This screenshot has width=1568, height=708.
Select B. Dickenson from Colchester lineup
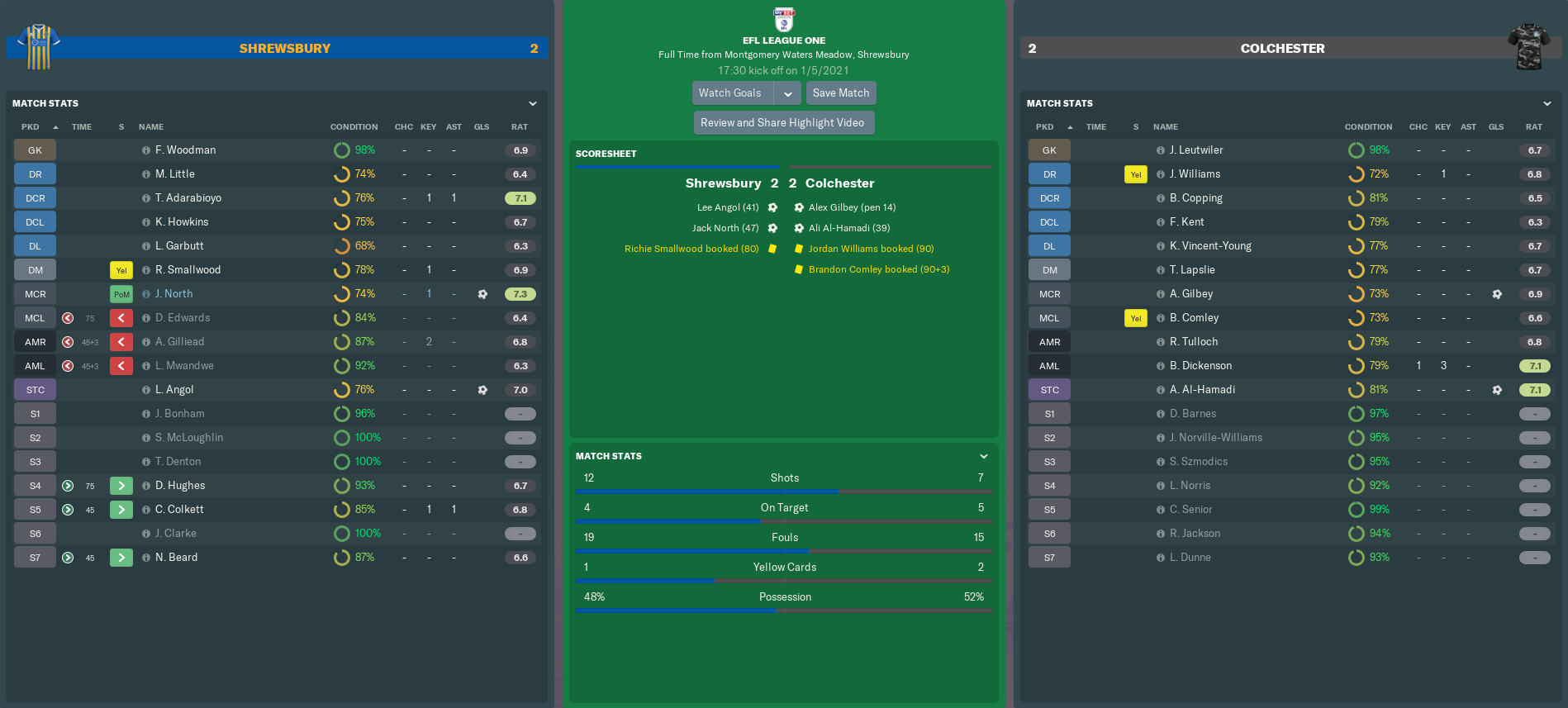coord(1200,366)
